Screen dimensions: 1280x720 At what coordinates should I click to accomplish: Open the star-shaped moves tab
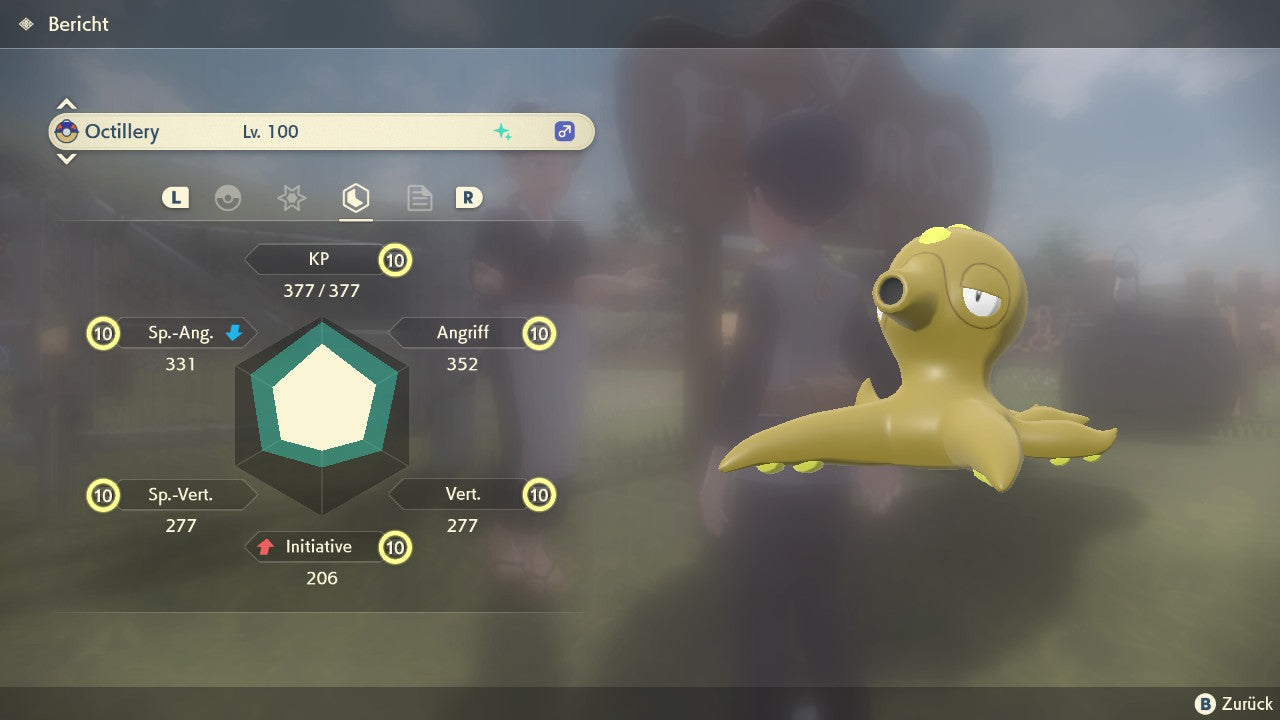291,198
